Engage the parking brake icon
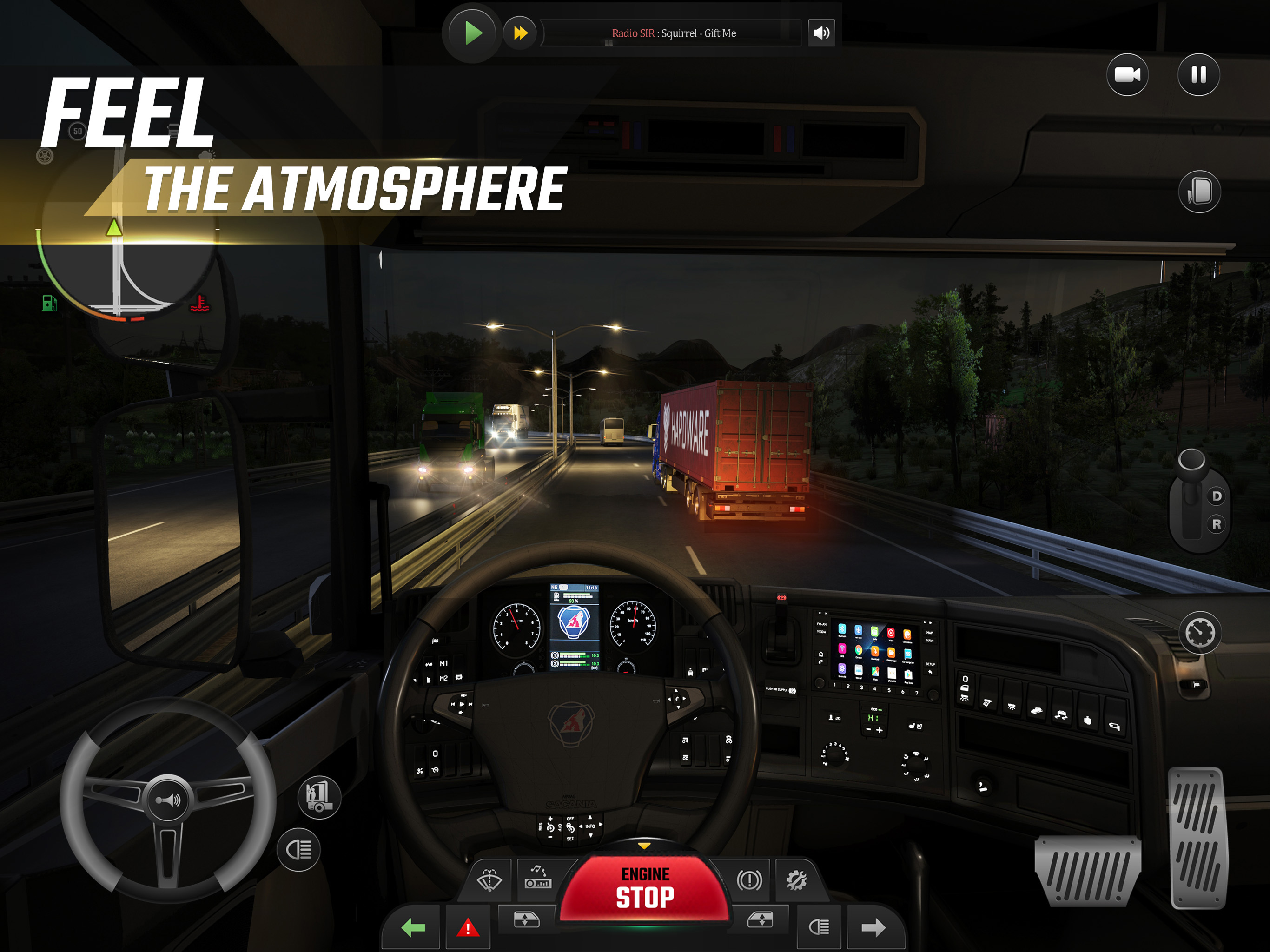 [x=749, y=879]
